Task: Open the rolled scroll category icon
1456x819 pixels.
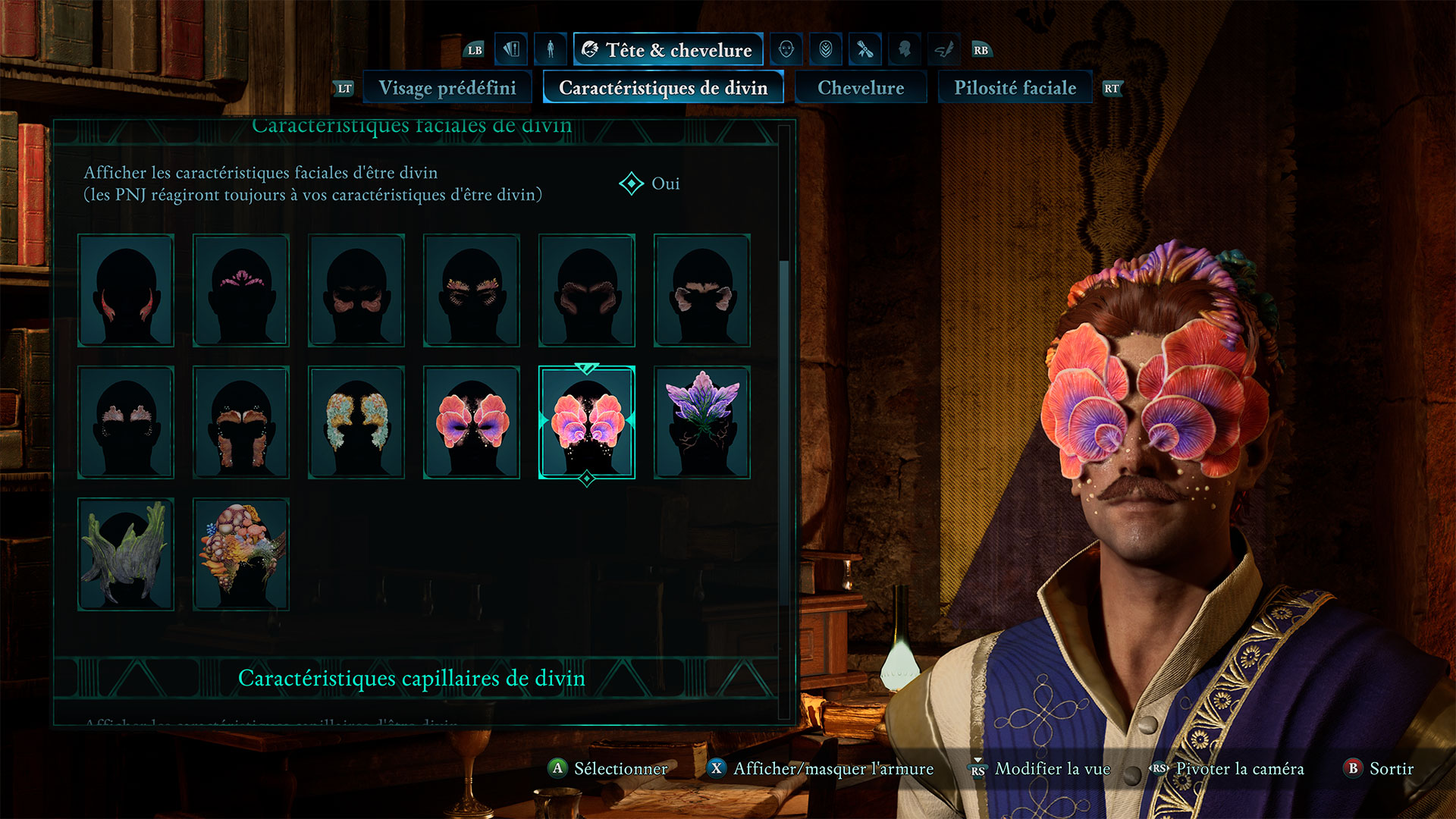Action: (x=865, y=50)
